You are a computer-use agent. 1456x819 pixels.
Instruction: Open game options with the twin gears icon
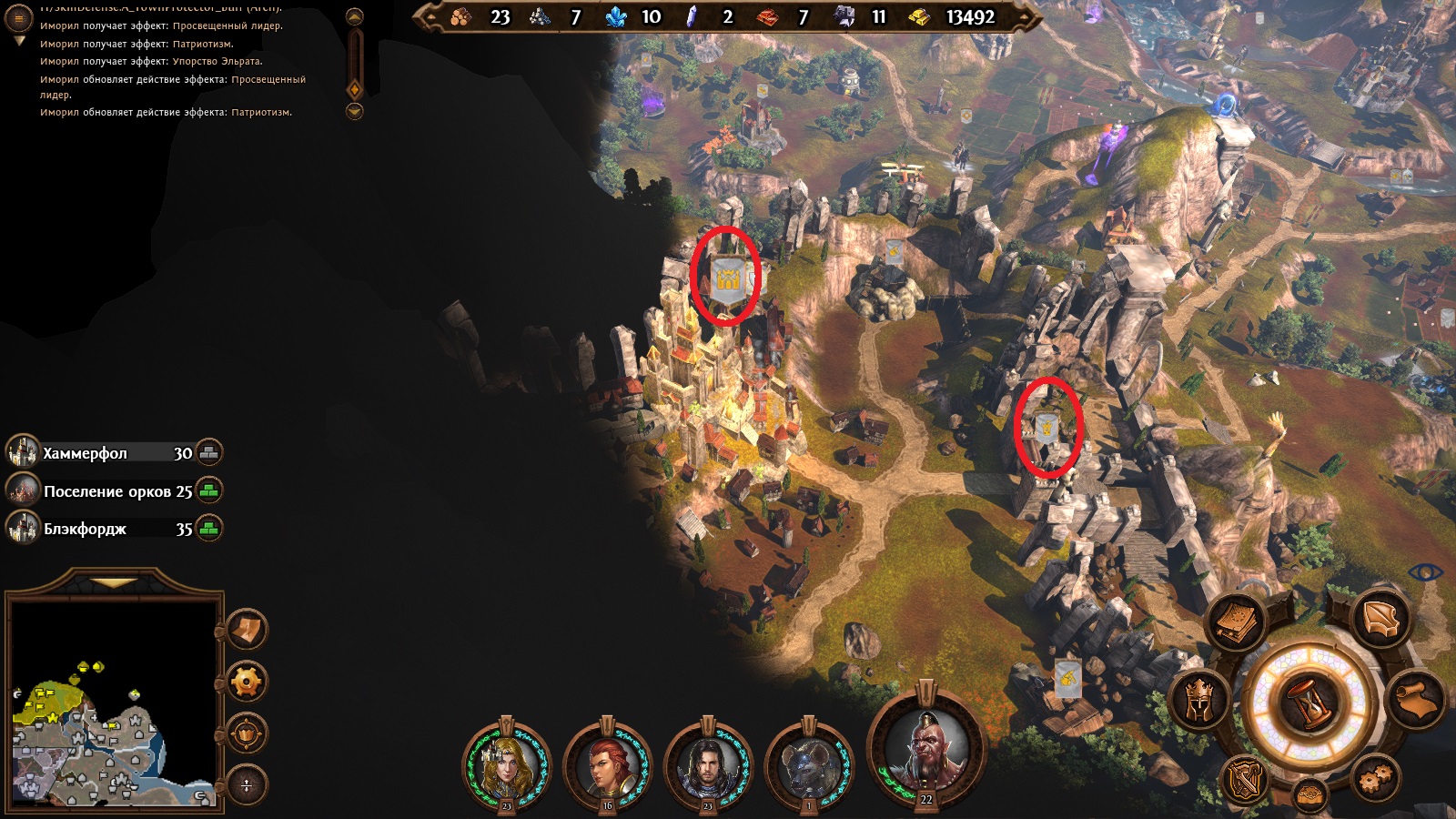point(1375,776)
